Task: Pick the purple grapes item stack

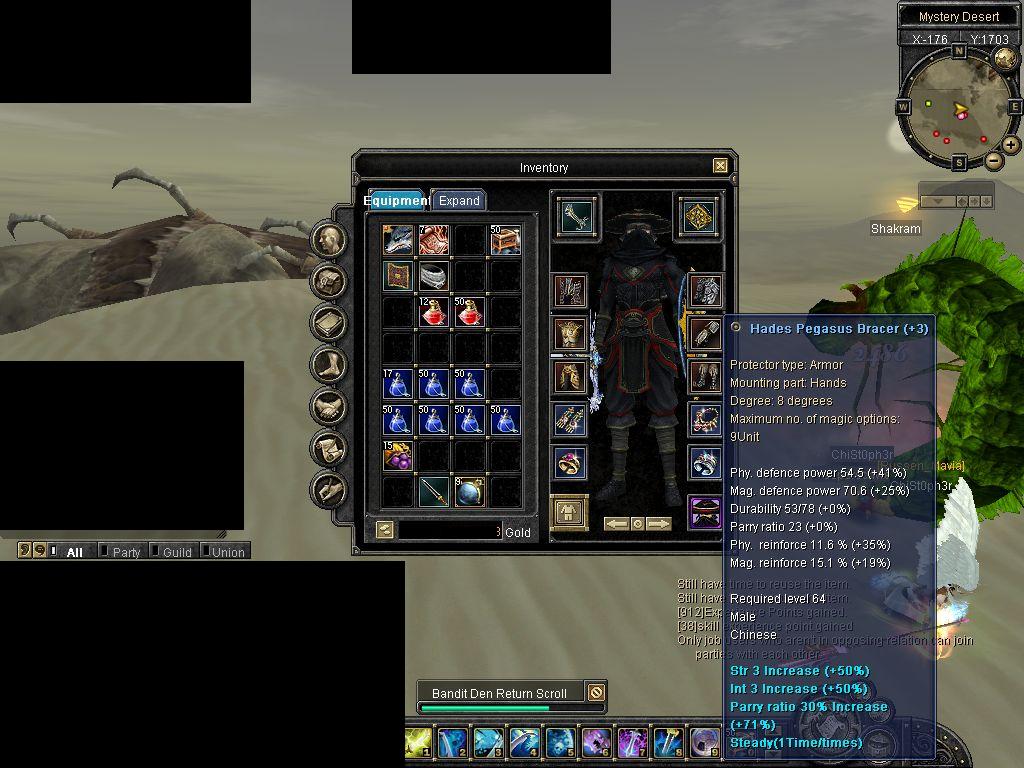Action: [397, 456]
